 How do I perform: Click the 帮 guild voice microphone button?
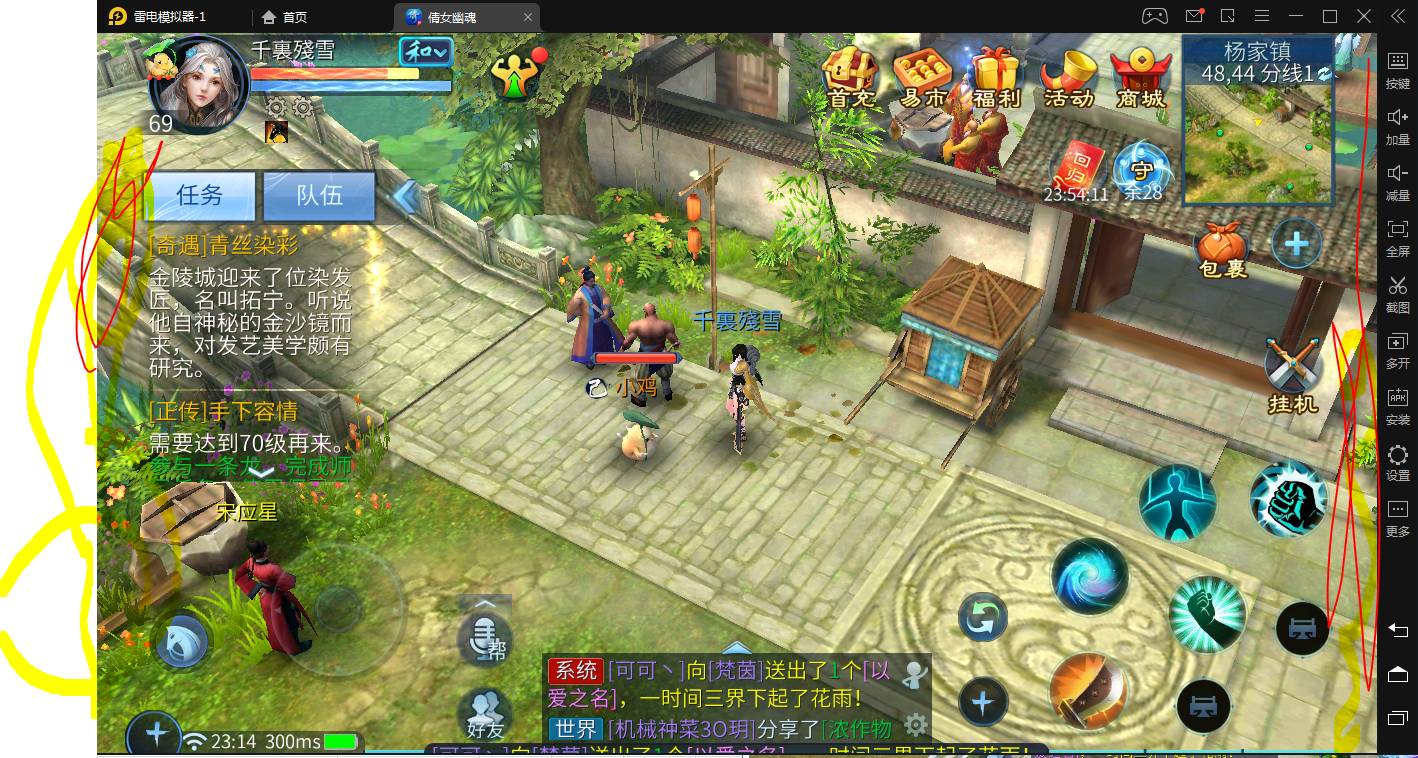coord(485,637)
